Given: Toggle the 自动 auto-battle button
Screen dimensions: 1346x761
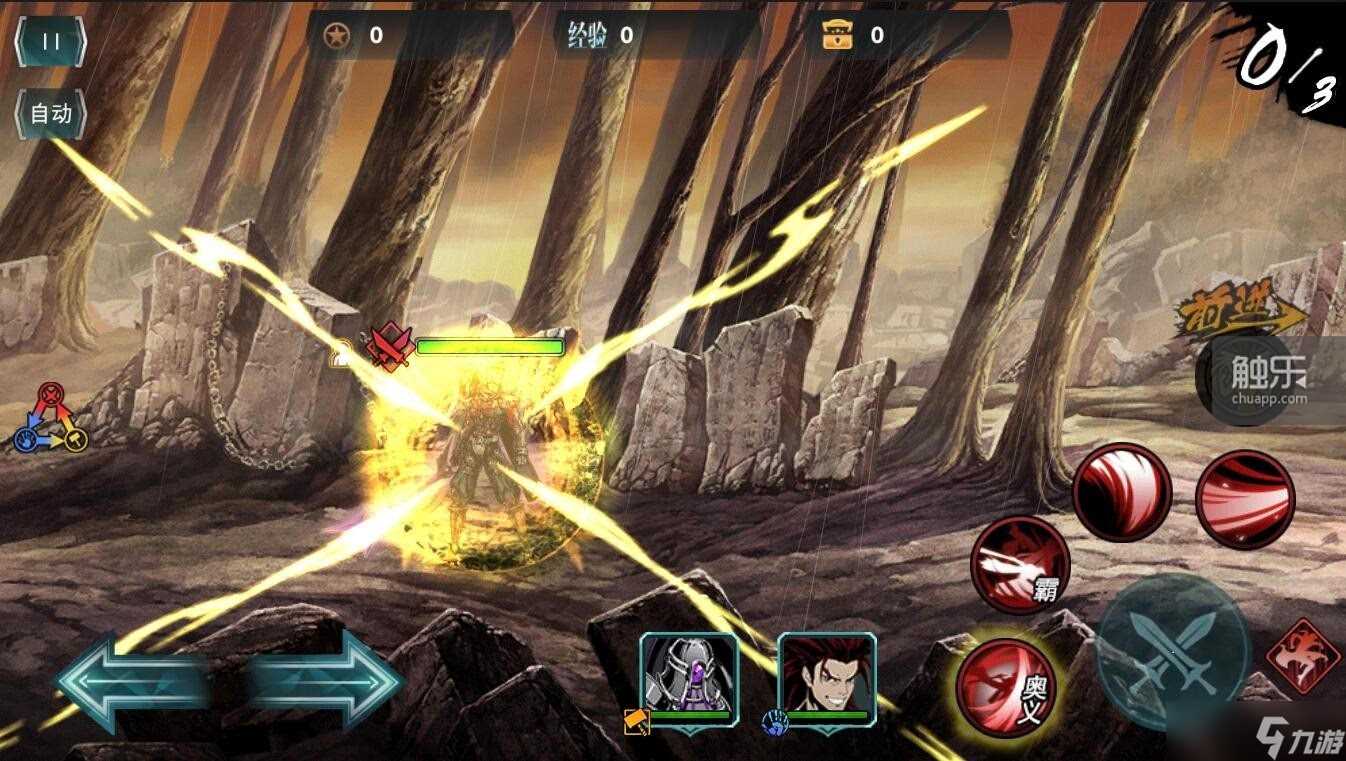Looking at the screenshot, I should 50,113.
